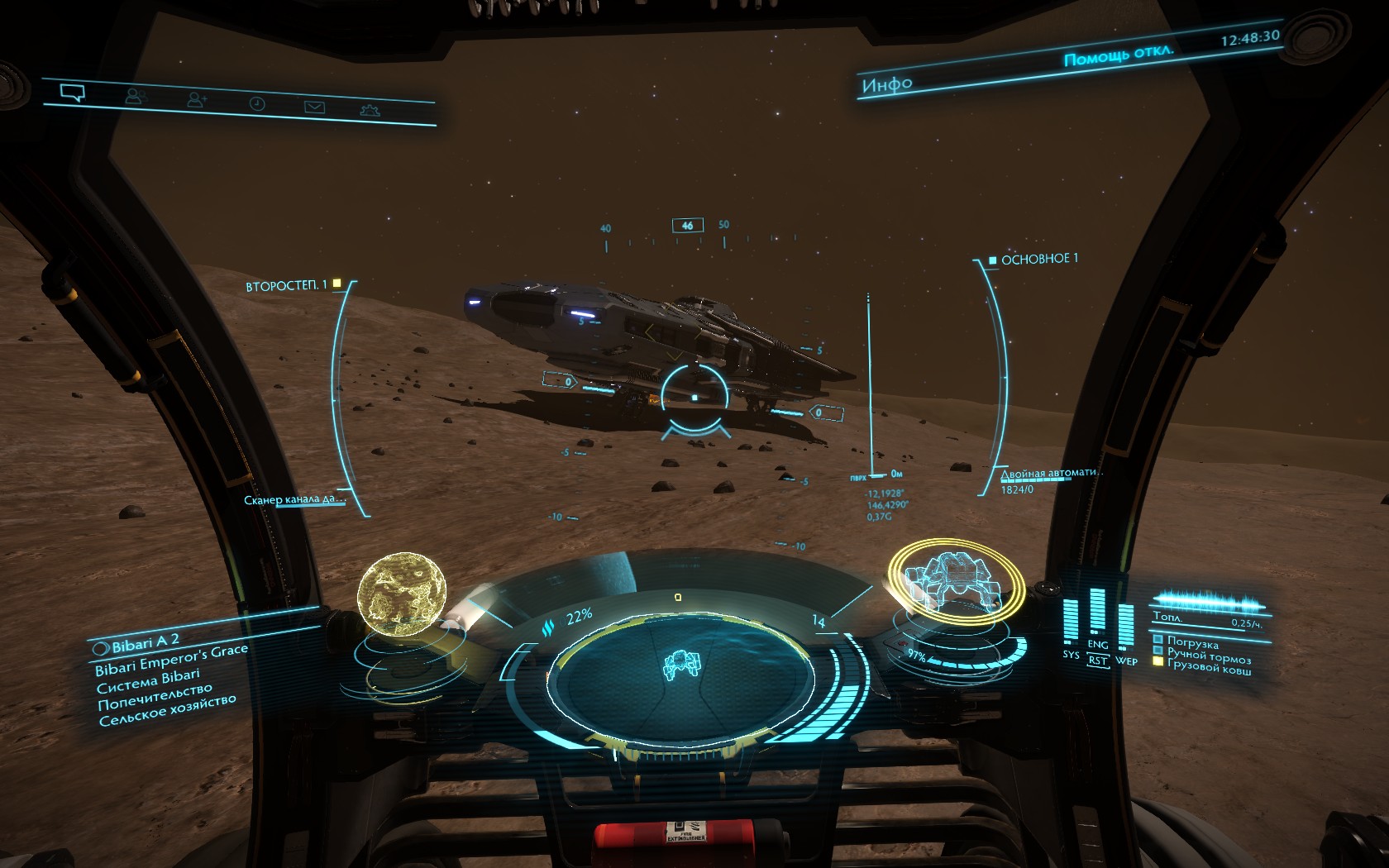The height and width of the screenshot is (868, 1389).
Task: Open the Инфо panel header
Action: tap(887, 83)
